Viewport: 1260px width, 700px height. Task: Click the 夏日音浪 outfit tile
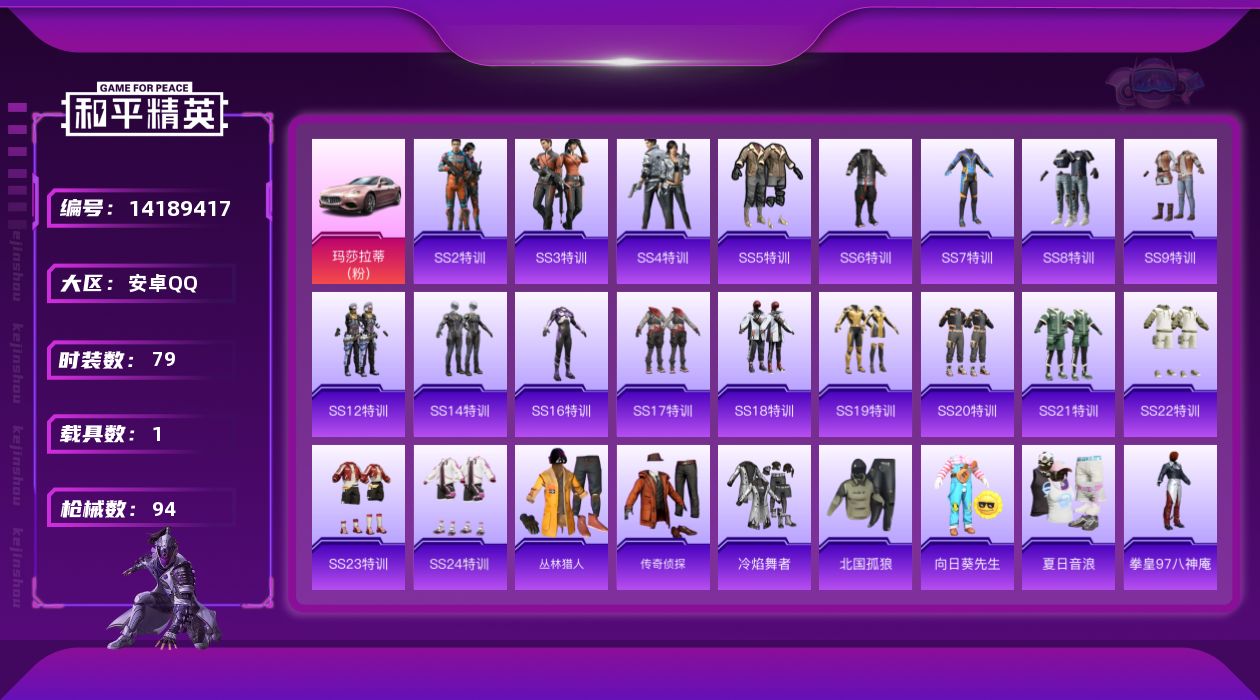(1068, 517)
